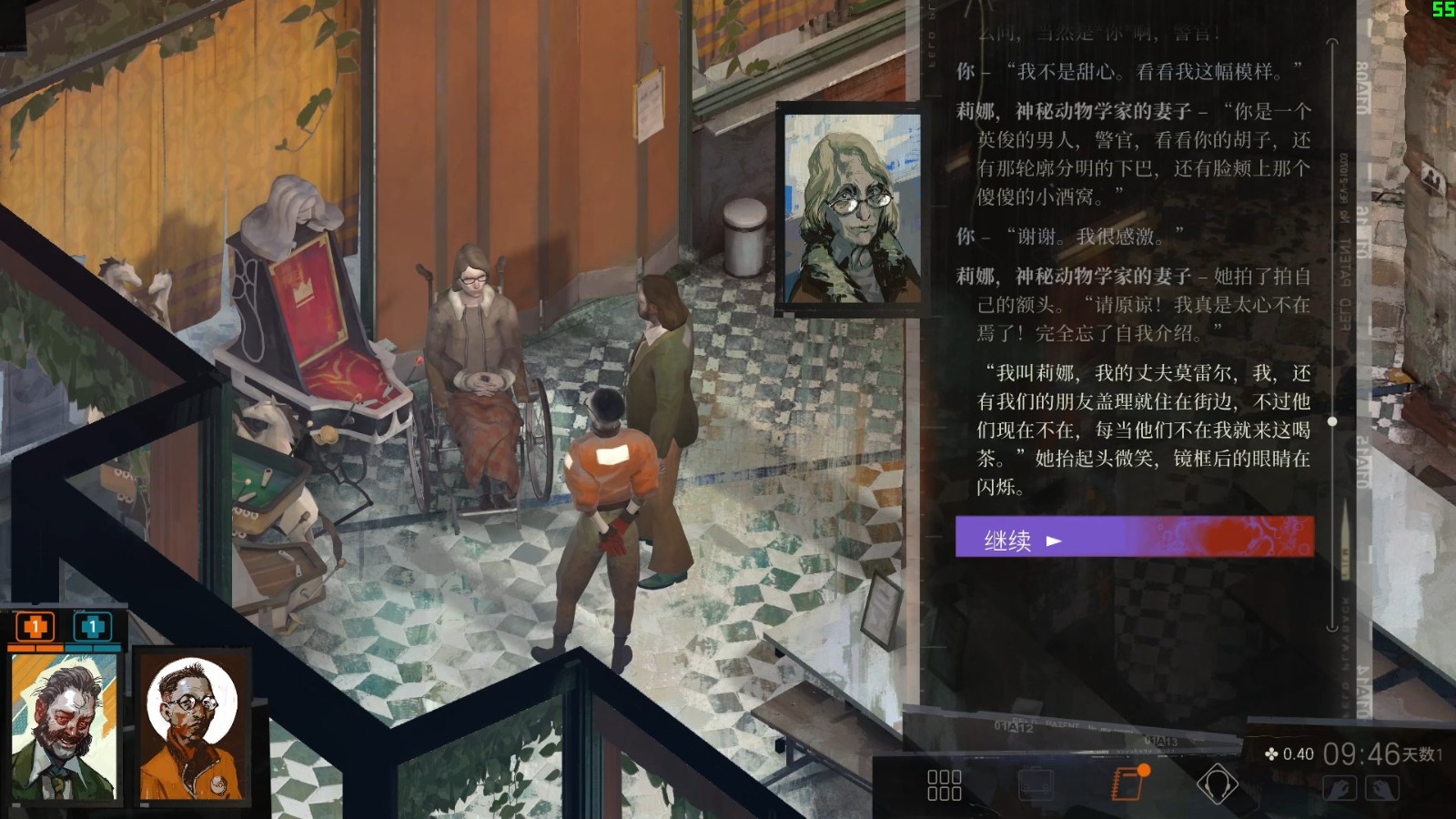Image resolution: width=1456 pixels, height=819 pixels.
Task: Open the orange journal notebook icon
Action: (1128, 783)
